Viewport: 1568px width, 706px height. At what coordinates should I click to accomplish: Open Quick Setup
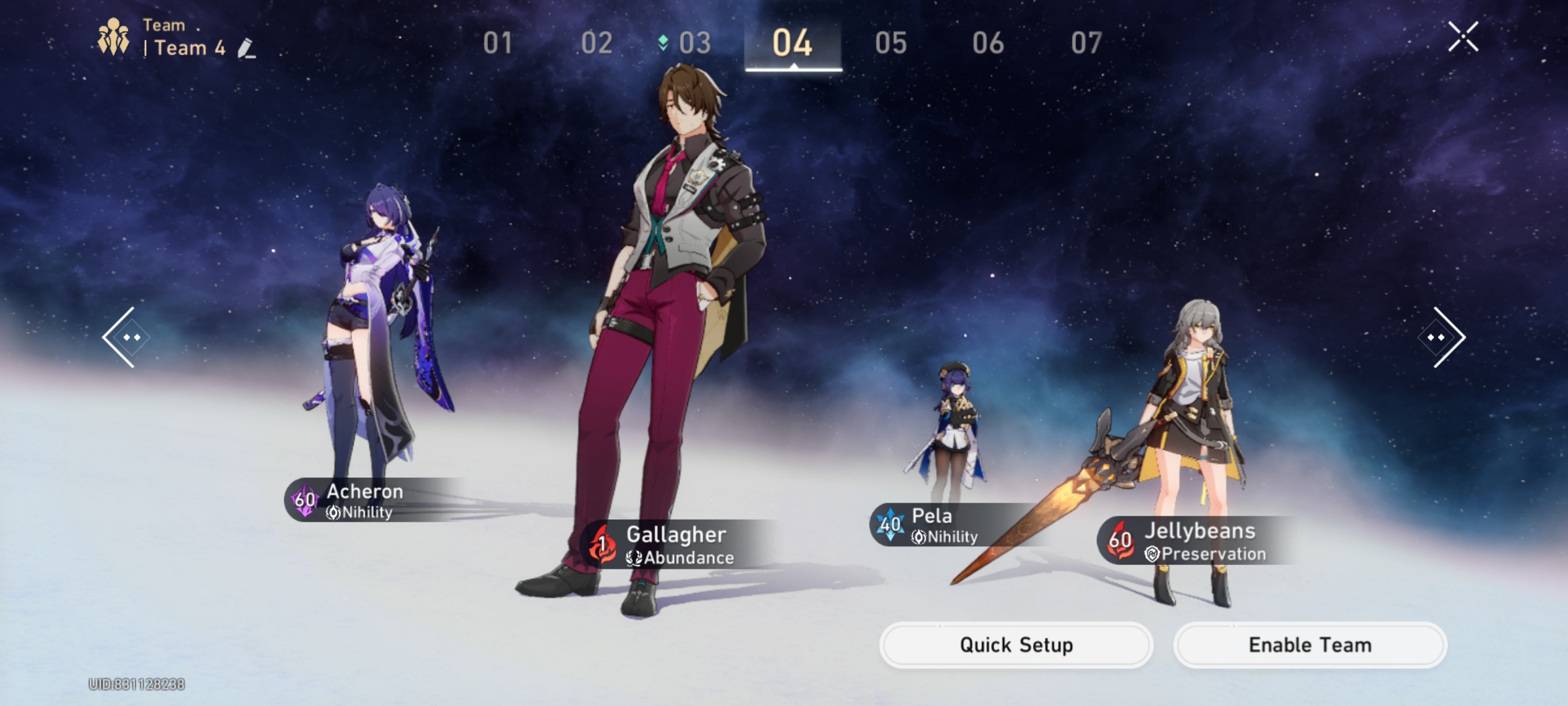click(x=1016, y=645)
